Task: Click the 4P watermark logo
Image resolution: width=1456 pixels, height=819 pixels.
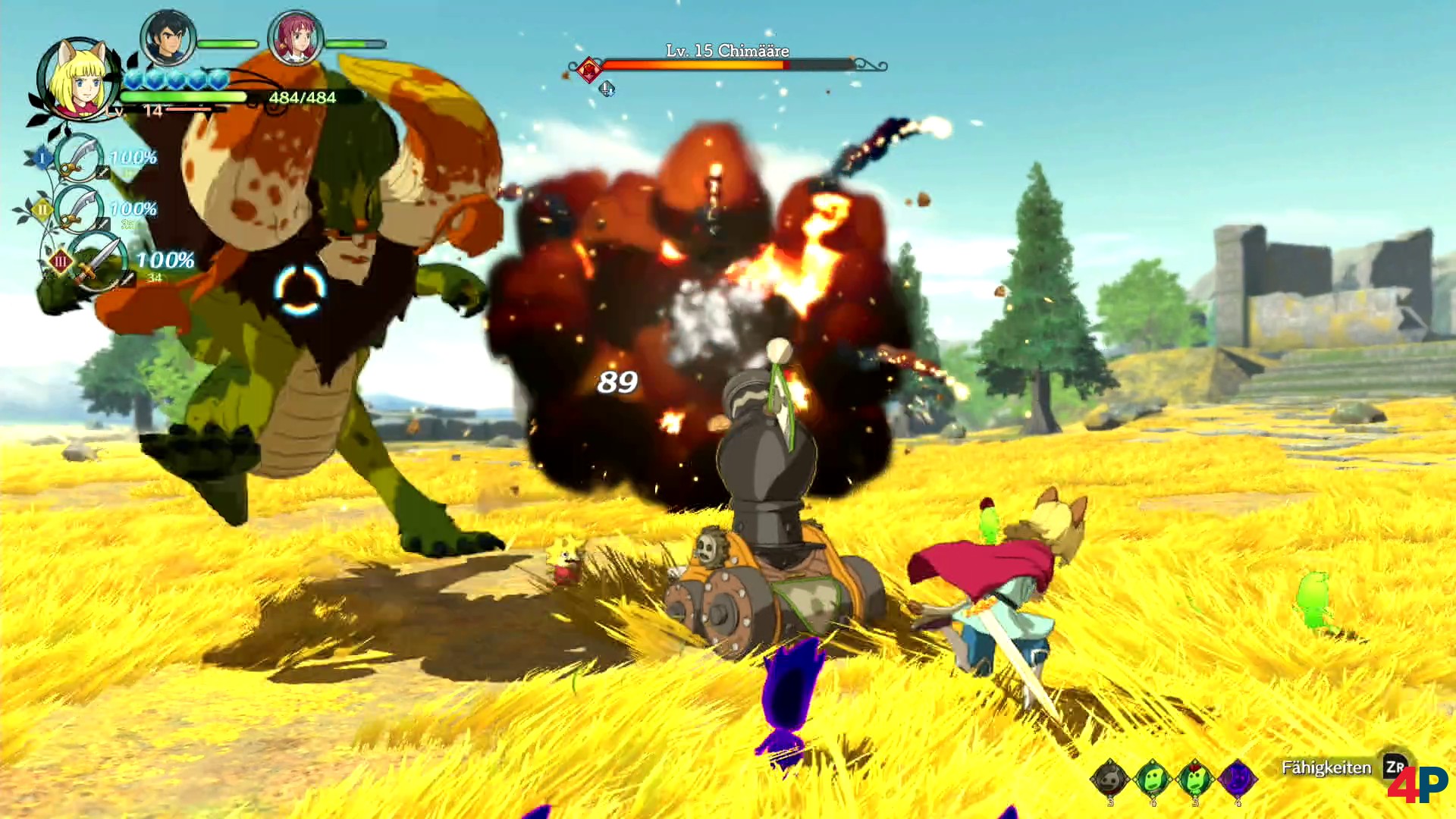Action: [1417, 785]
